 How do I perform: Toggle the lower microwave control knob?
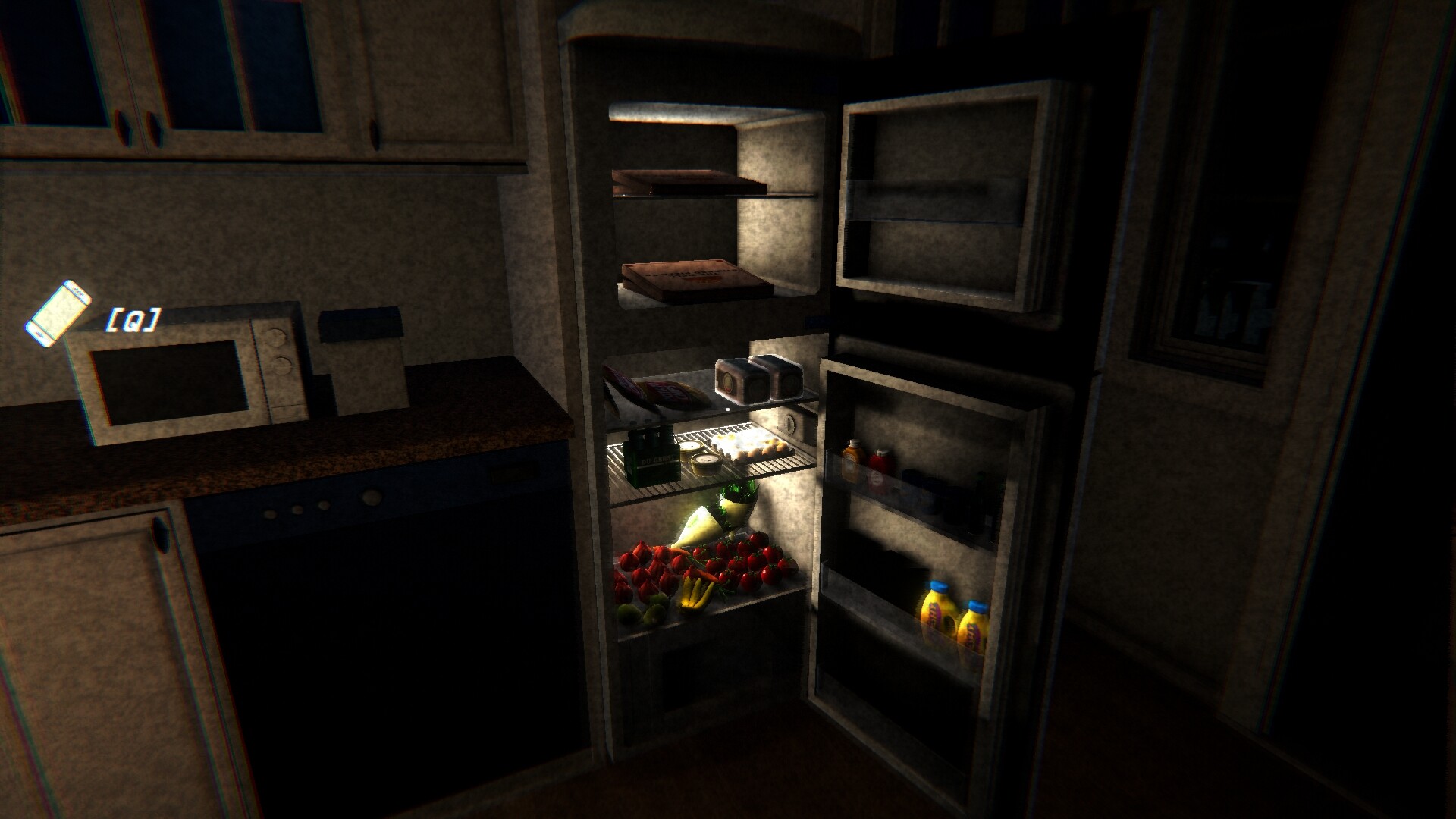tap(281, 365)
